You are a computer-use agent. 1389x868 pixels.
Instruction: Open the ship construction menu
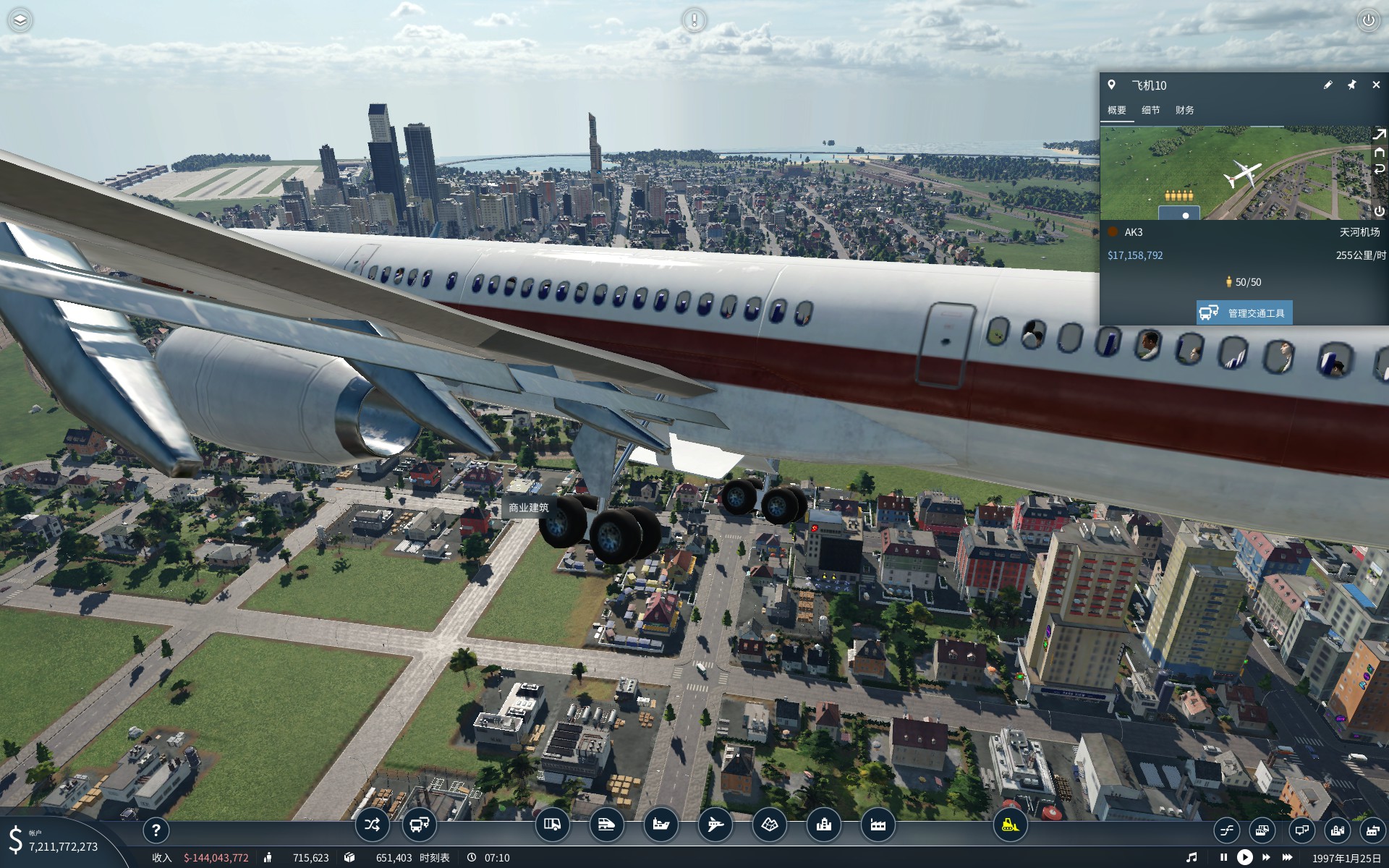(x=660, y=825)
